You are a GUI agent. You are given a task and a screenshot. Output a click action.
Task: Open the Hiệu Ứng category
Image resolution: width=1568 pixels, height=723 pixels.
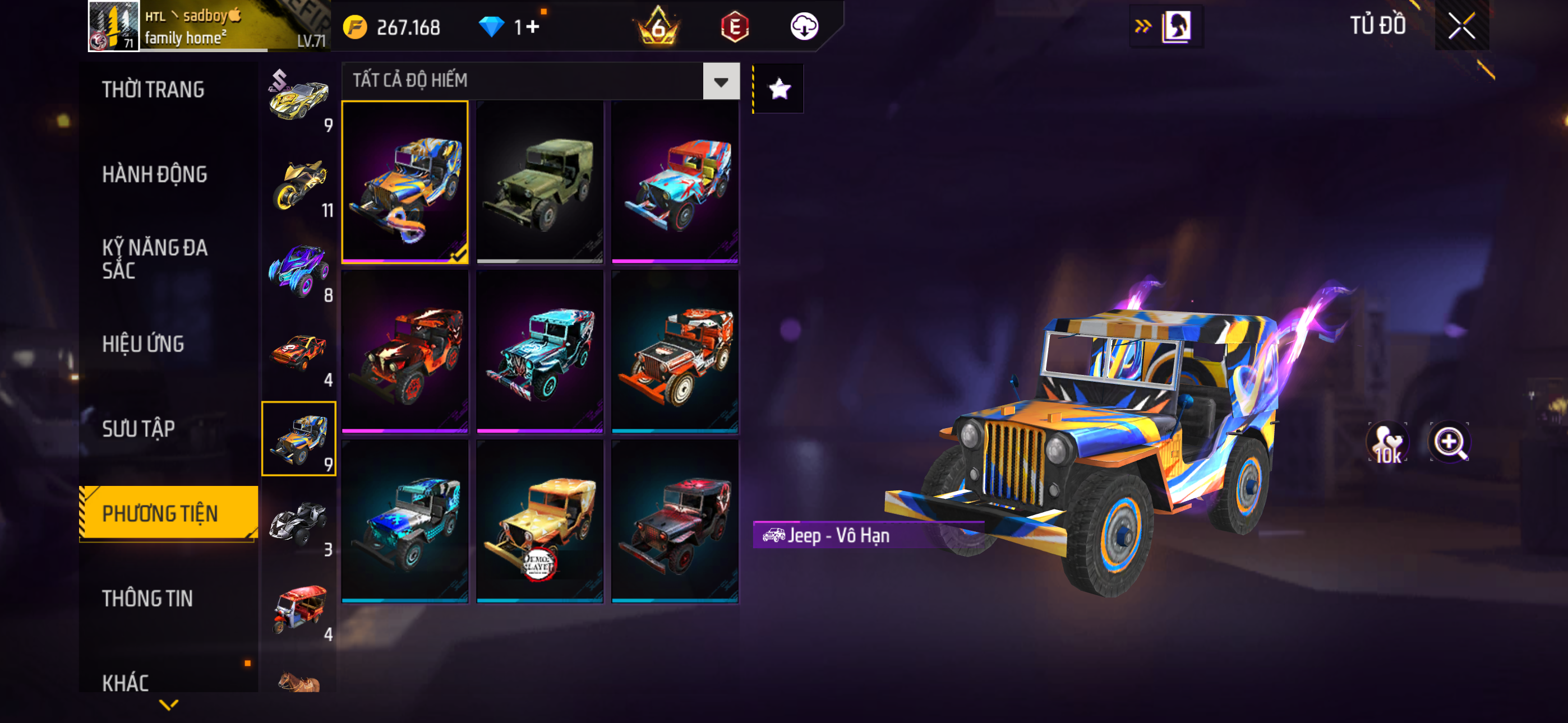point(143,345)
